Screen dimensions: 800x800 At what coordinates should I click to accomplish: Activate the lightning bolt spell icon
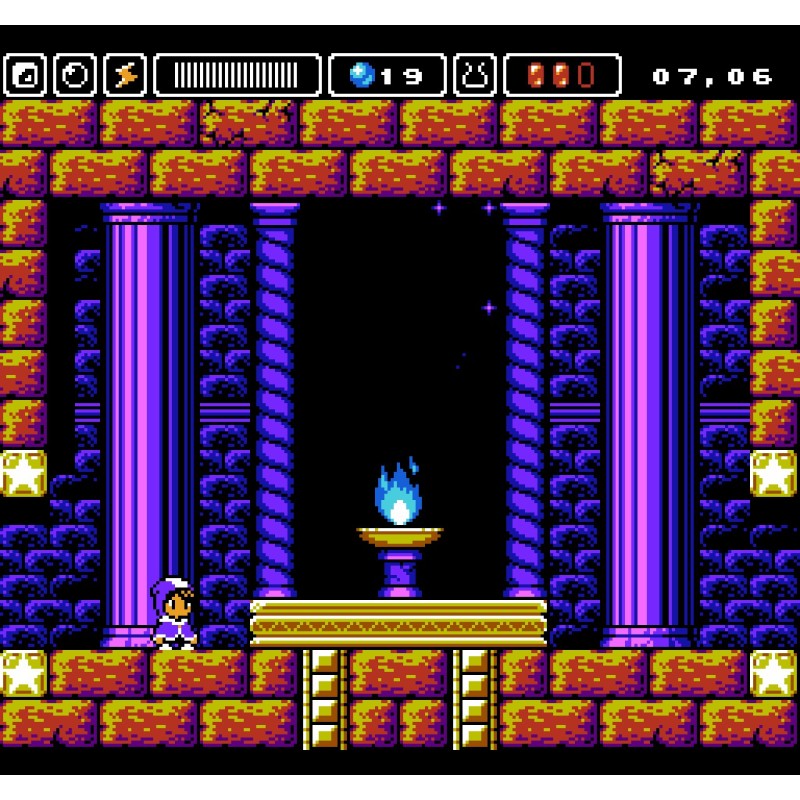coord(125,75)
